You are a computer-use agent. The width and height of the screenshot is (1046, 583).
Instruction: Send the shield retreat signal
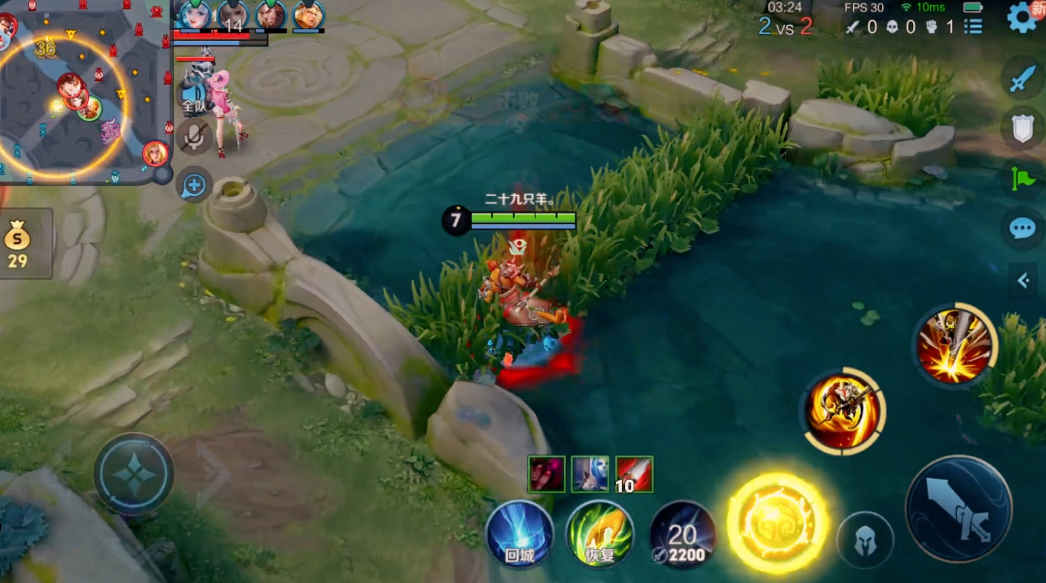(x=1022, y=128)
